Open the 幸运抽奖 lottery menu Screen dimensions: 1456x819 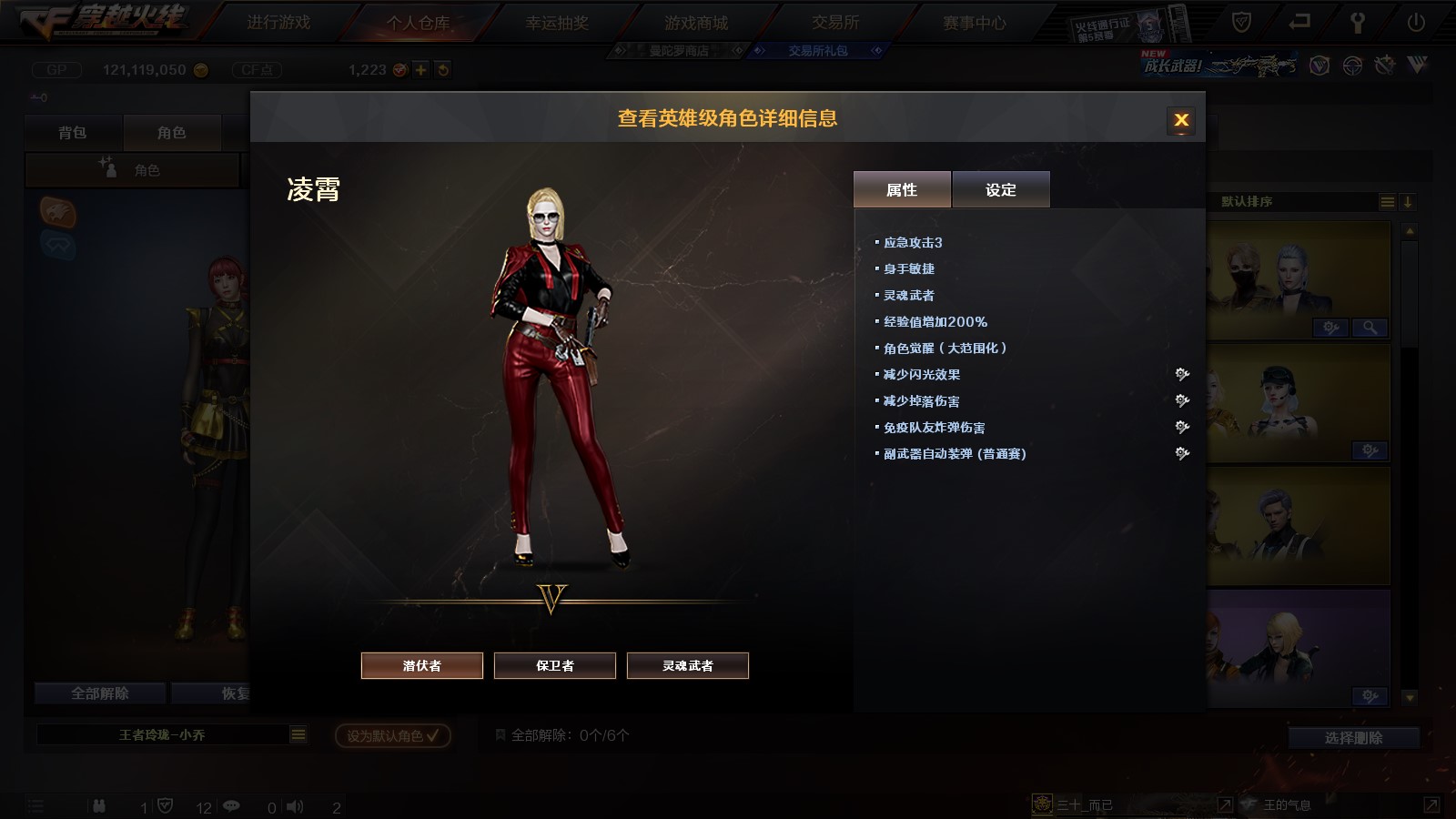tap(557, 23)
